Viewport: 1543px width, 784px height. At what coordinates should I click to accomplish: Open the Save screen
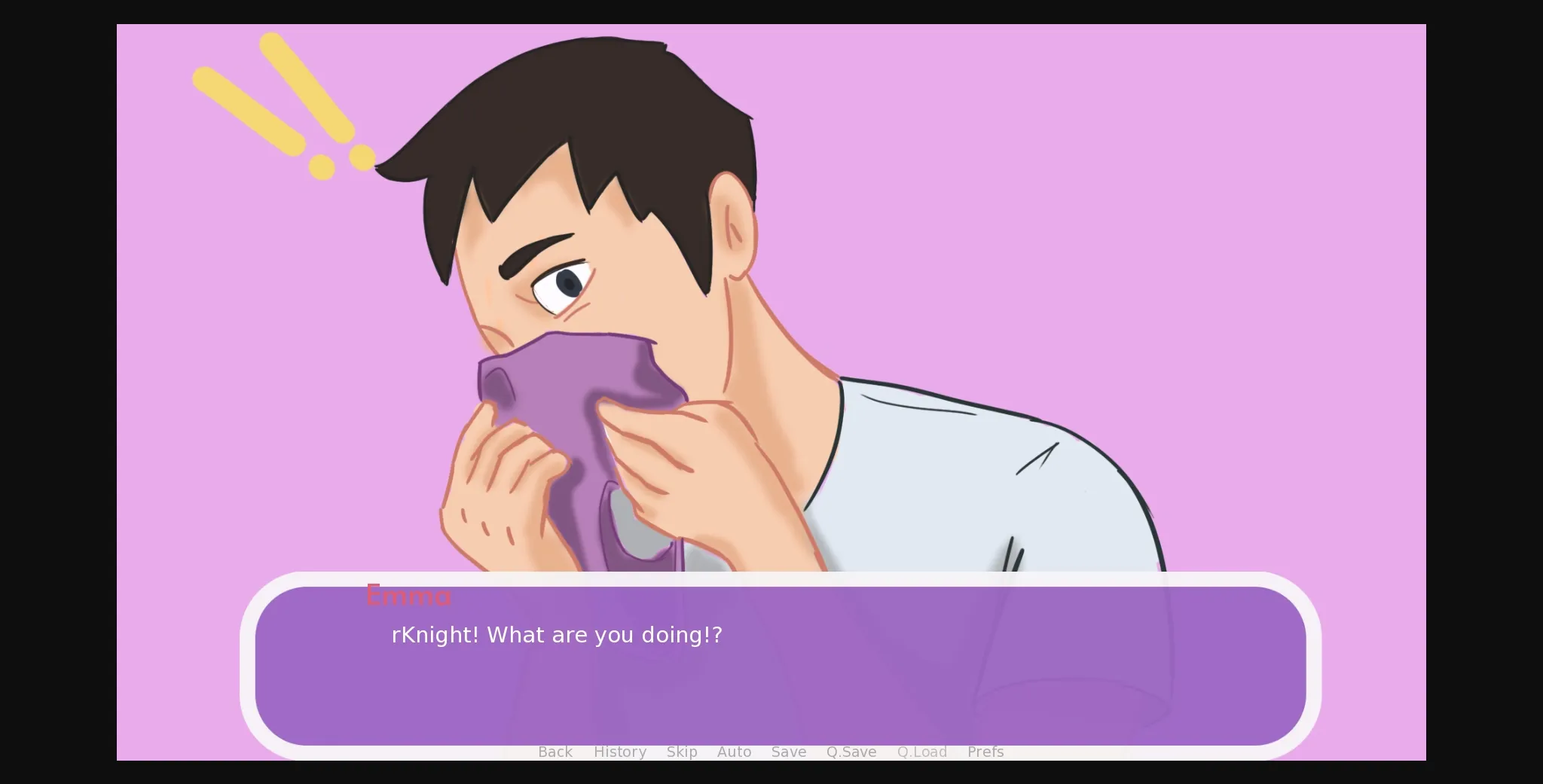point(788,752)
